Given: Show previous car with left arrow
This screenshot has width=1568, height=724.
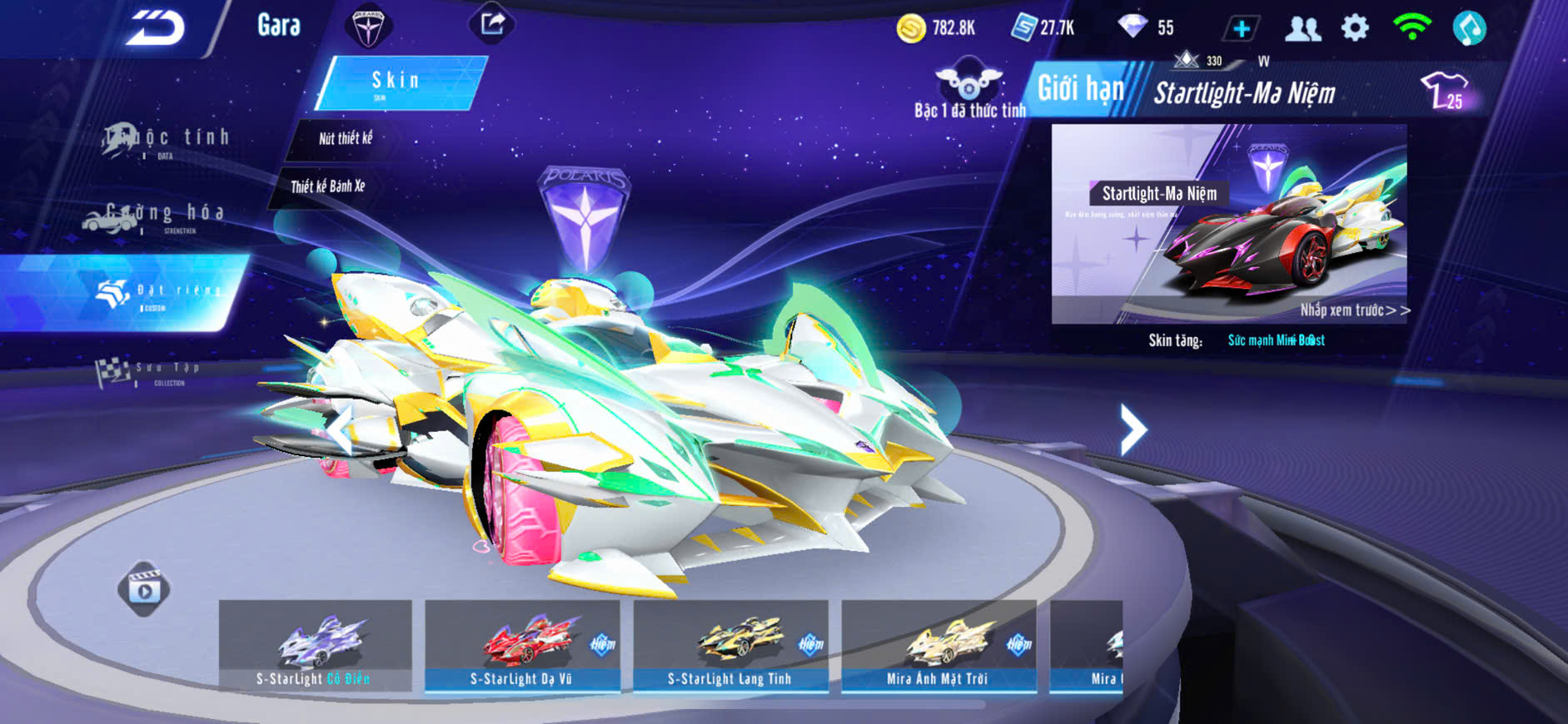Looking at the screenshot, I should coord(341,429).
